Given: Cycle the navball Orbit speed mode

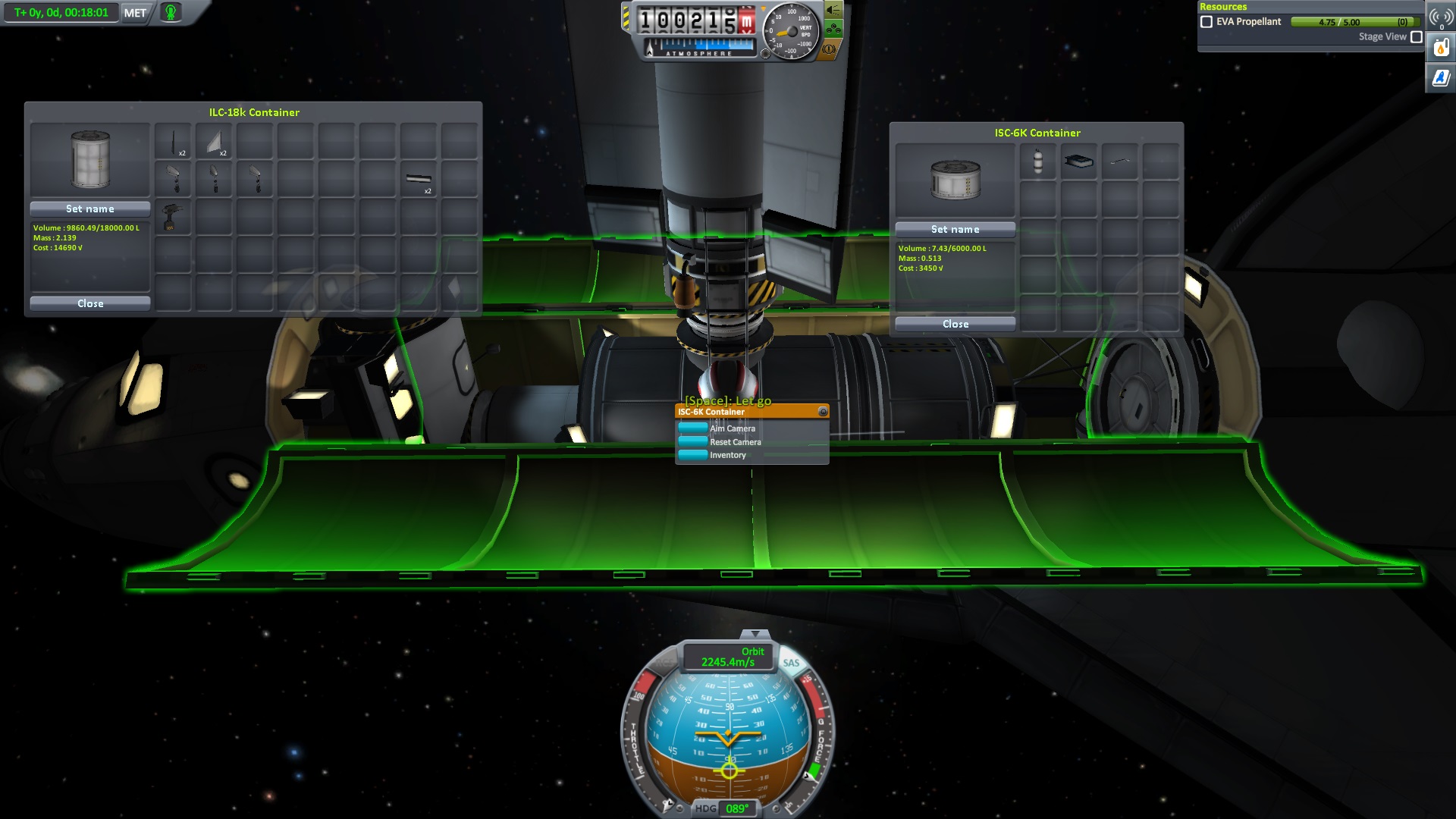Looking at the screenshot, I should tap(728, 657).
